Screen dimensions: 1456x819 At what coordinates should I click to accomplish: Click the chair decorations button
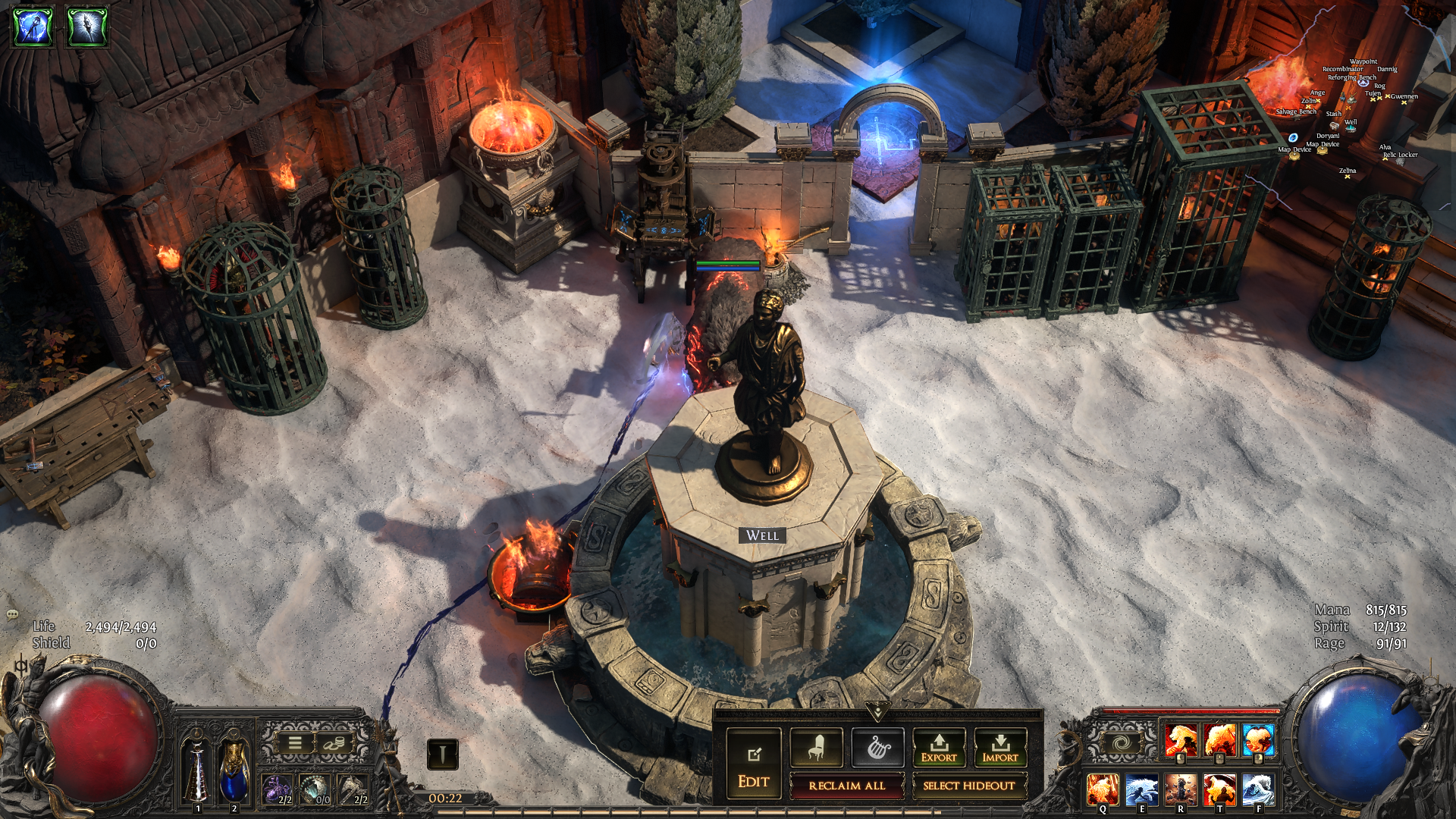tap(815, 748)
